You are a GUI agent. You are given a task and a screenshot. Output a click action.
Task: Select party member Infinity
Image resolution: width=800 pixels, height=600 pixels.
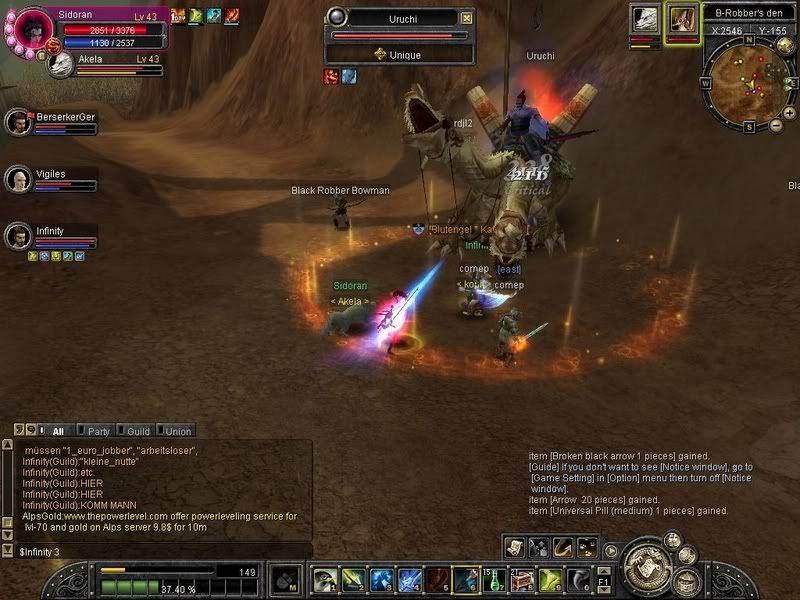pos(17,236)
